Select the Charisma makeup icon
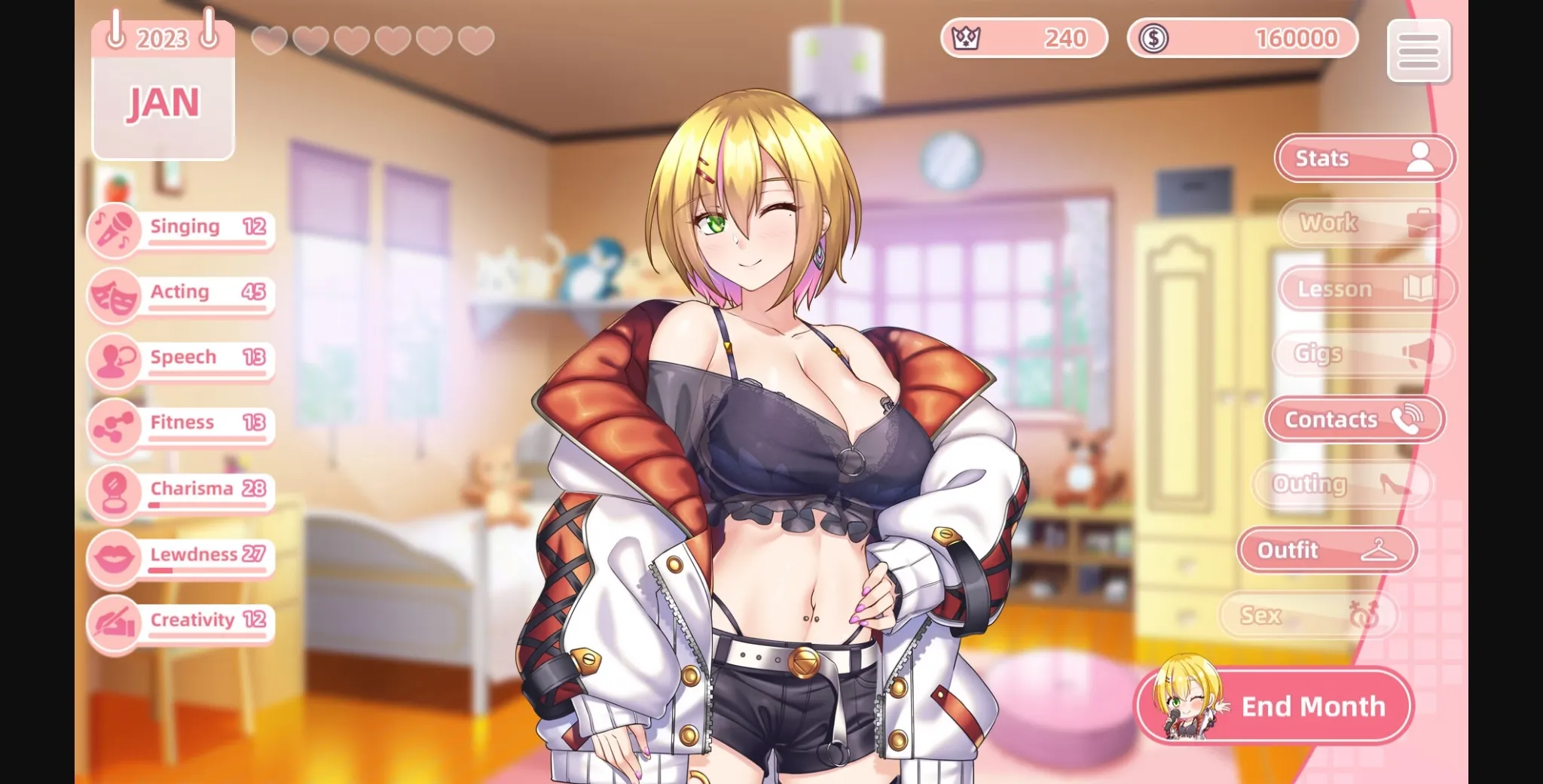This screenshot has height=784, width=1543. tap(115, 491)
